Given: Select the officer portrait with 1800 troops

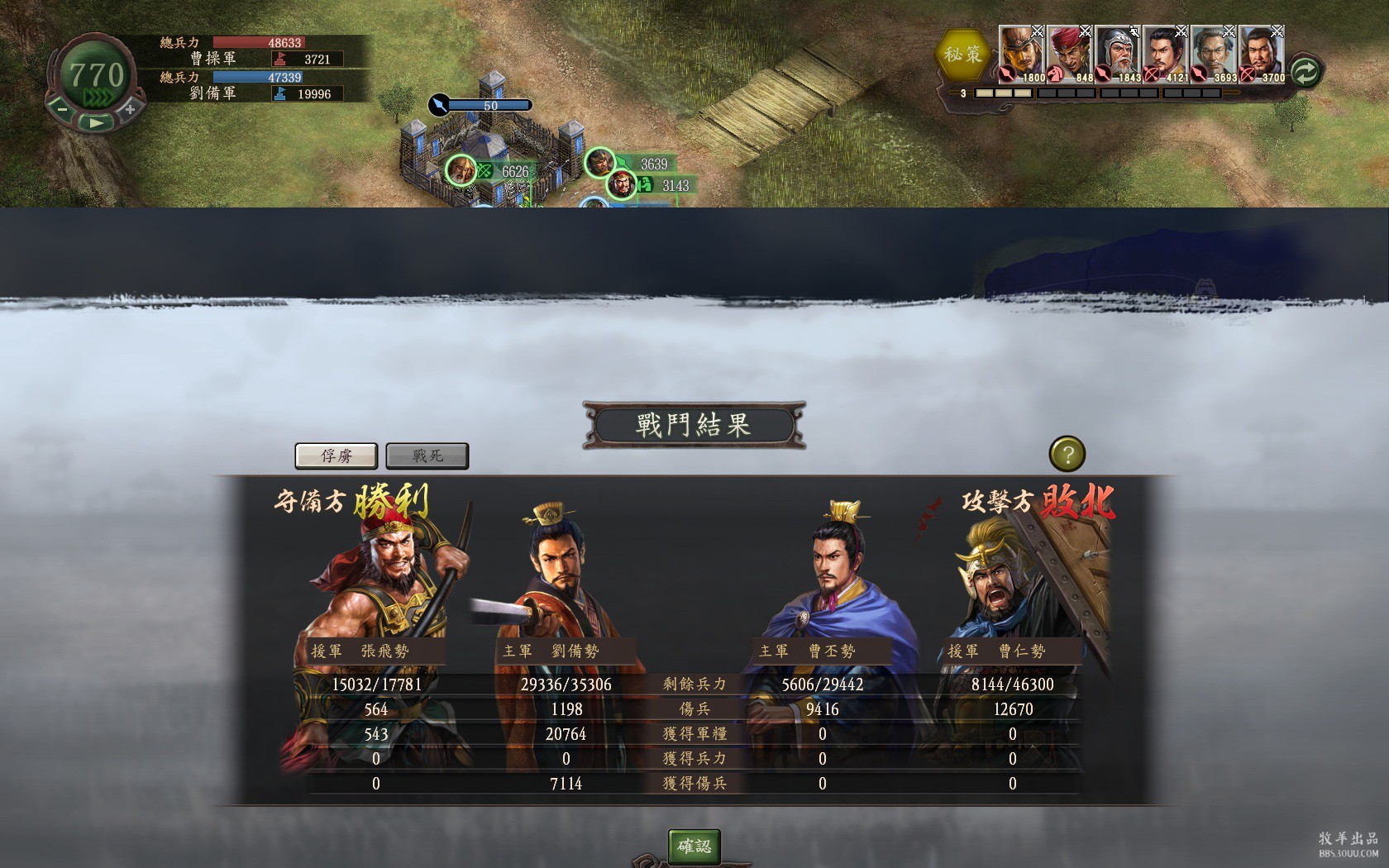Looking at the screenshot, I should pos(1022,54).
